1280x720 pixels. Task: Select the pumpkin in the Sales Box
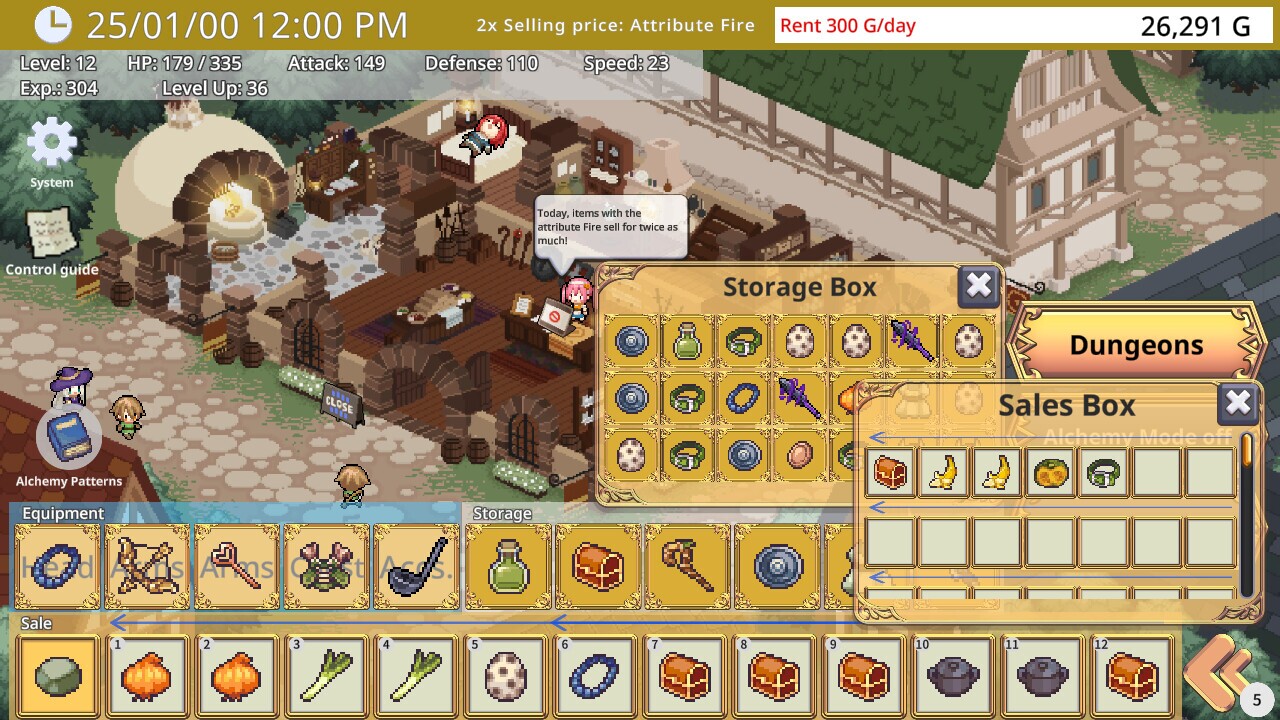[x=1050, y=472]
